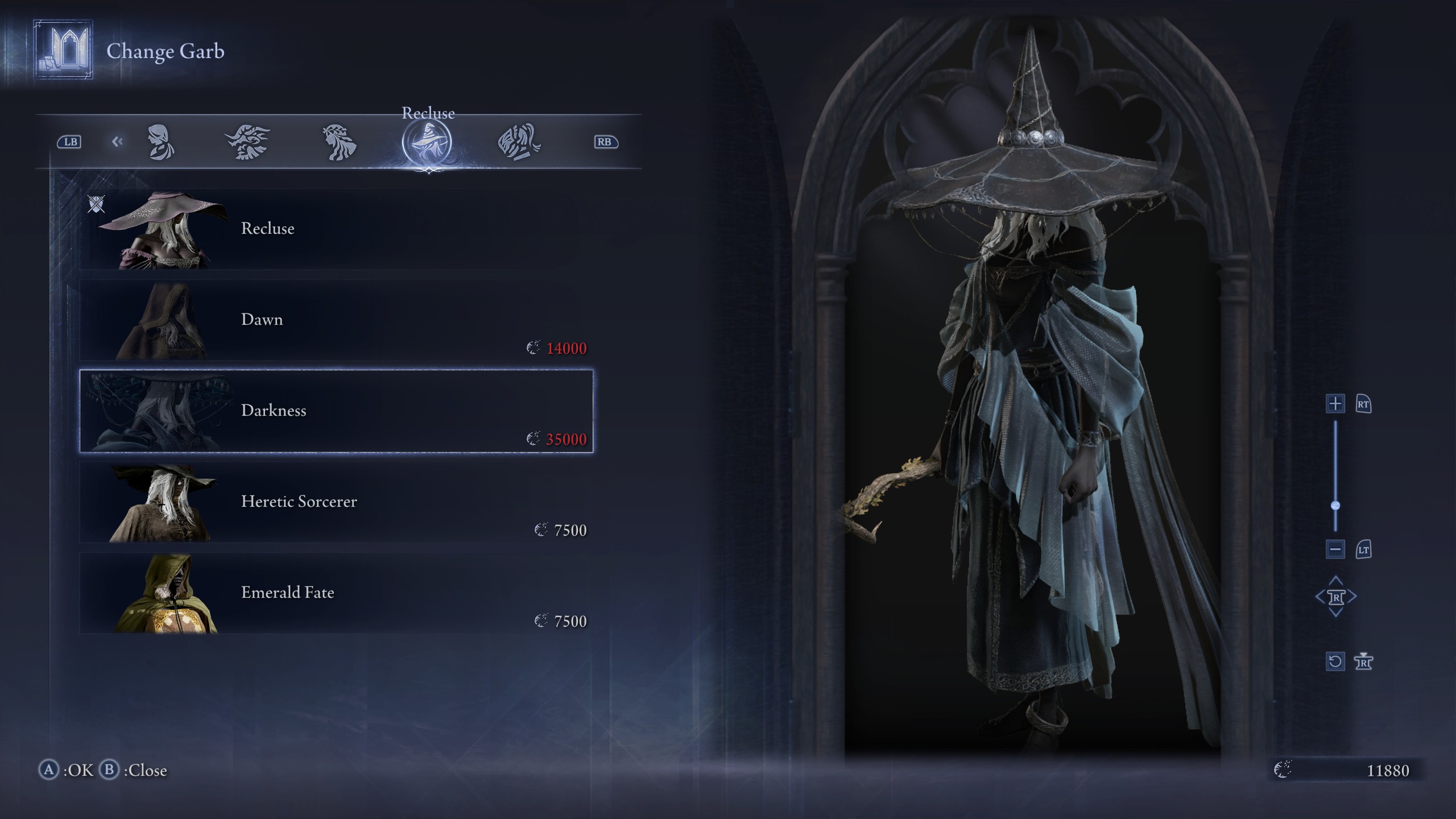This screenshot has width=1456, height=819.
Task: Click the double-chevron arrows near LB
Action: [x=118, y=142]
